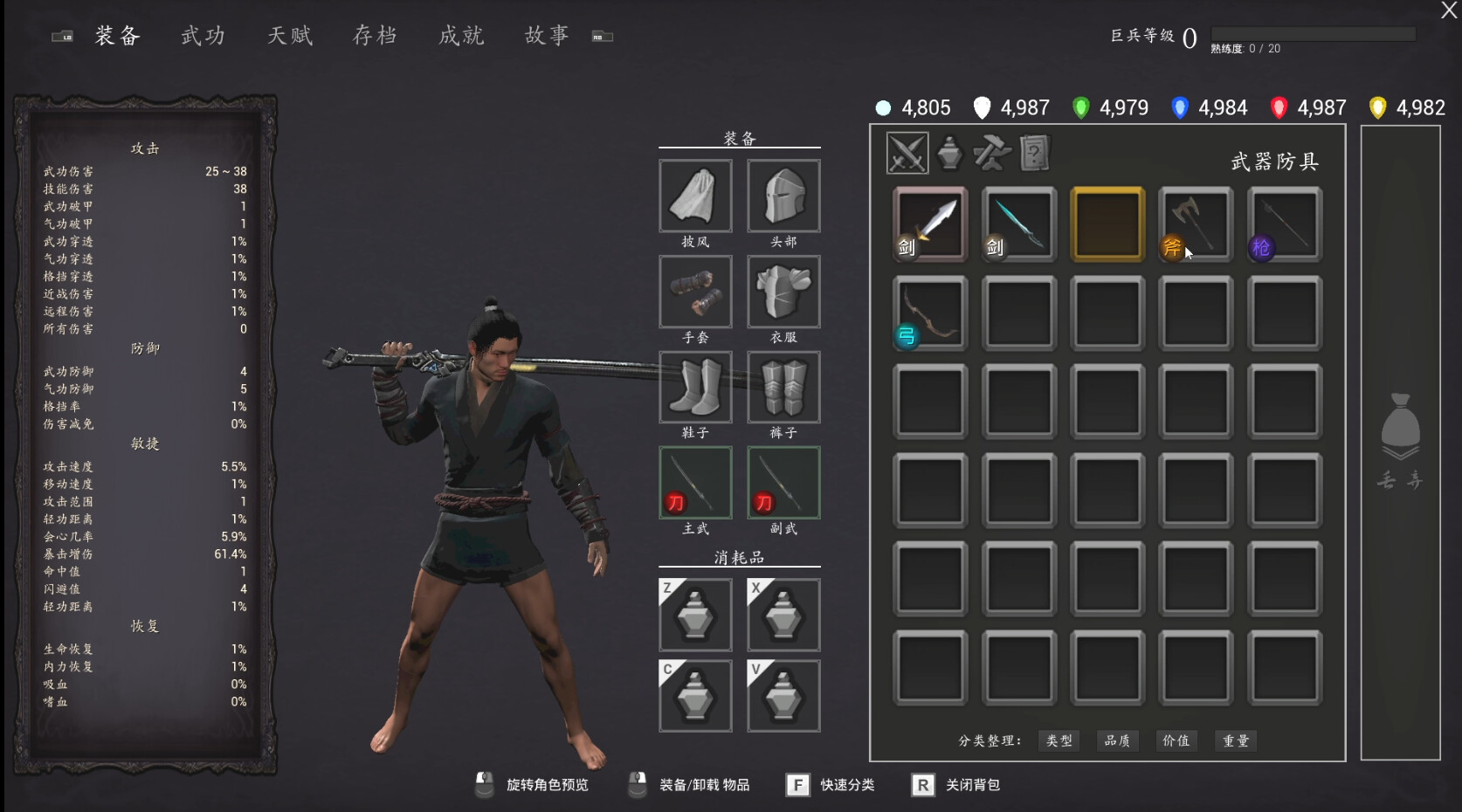Sort inventory by 类型
The height and width of the screenshot is (812, 1462).
(1059, 740)
